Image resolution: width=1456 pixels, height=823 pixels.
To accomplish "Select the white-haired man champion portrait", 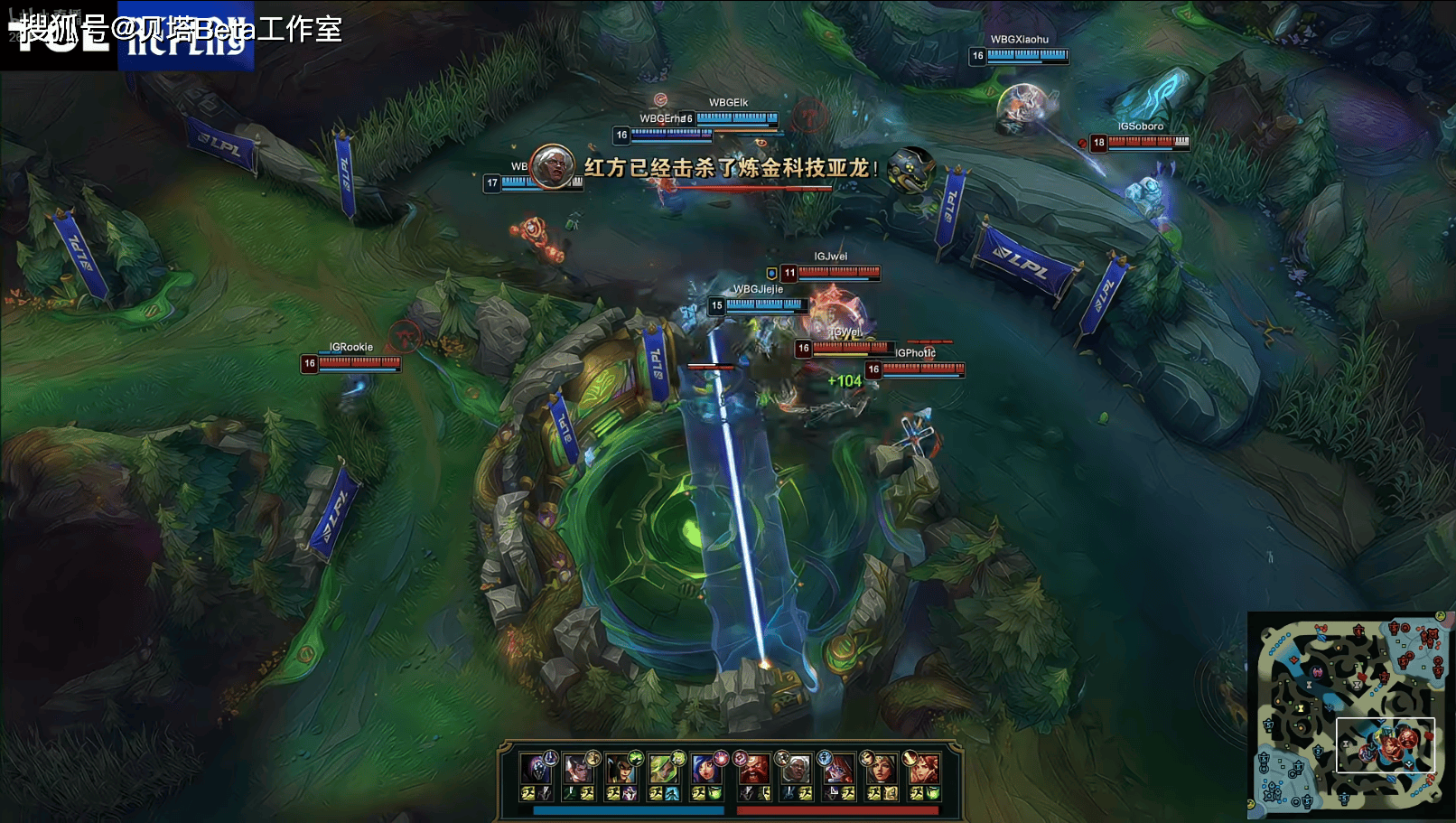I will [x=795, y=770].
